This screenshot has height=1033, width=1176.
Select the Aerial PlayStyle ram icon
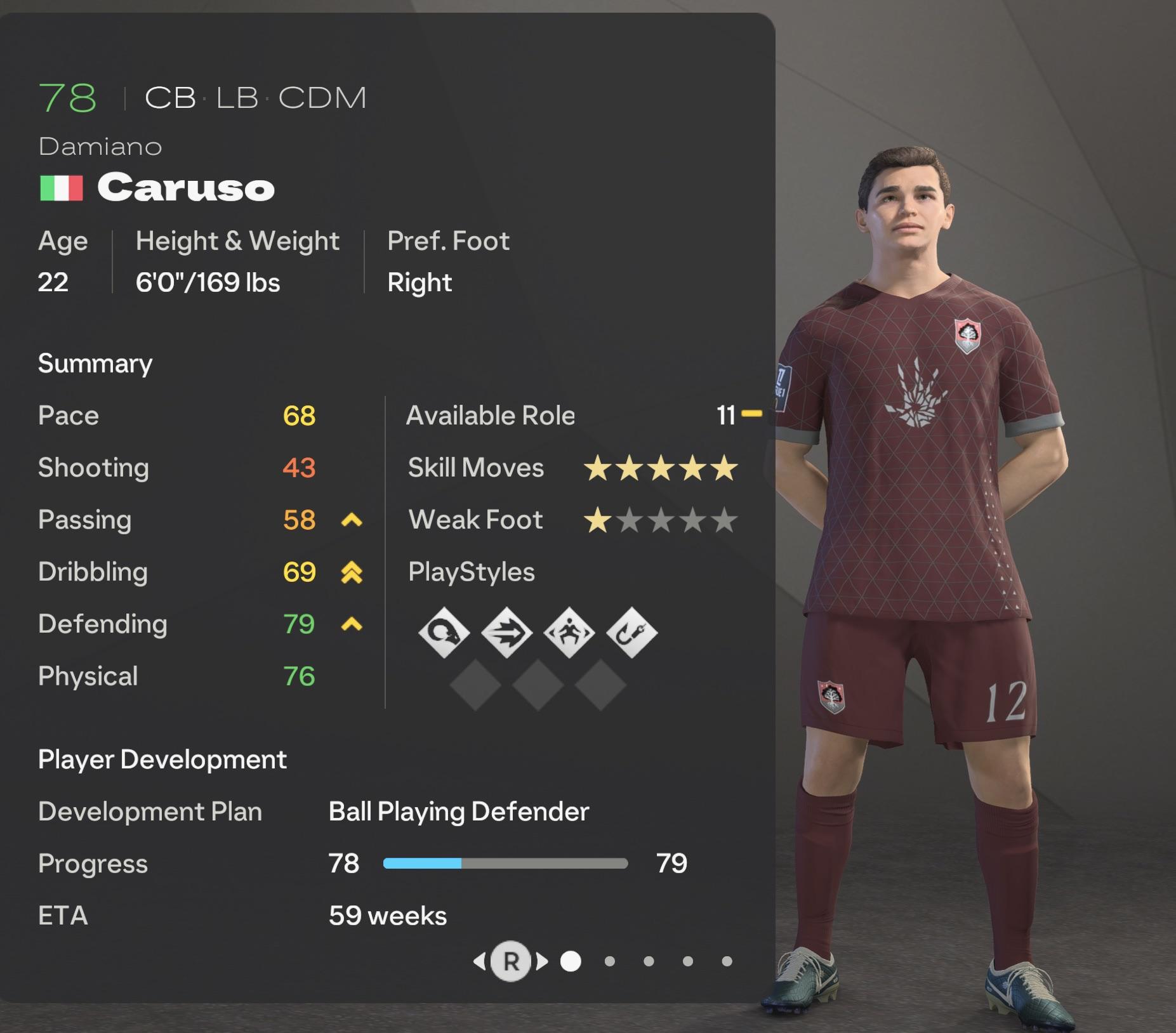click(x=444, y=631)
